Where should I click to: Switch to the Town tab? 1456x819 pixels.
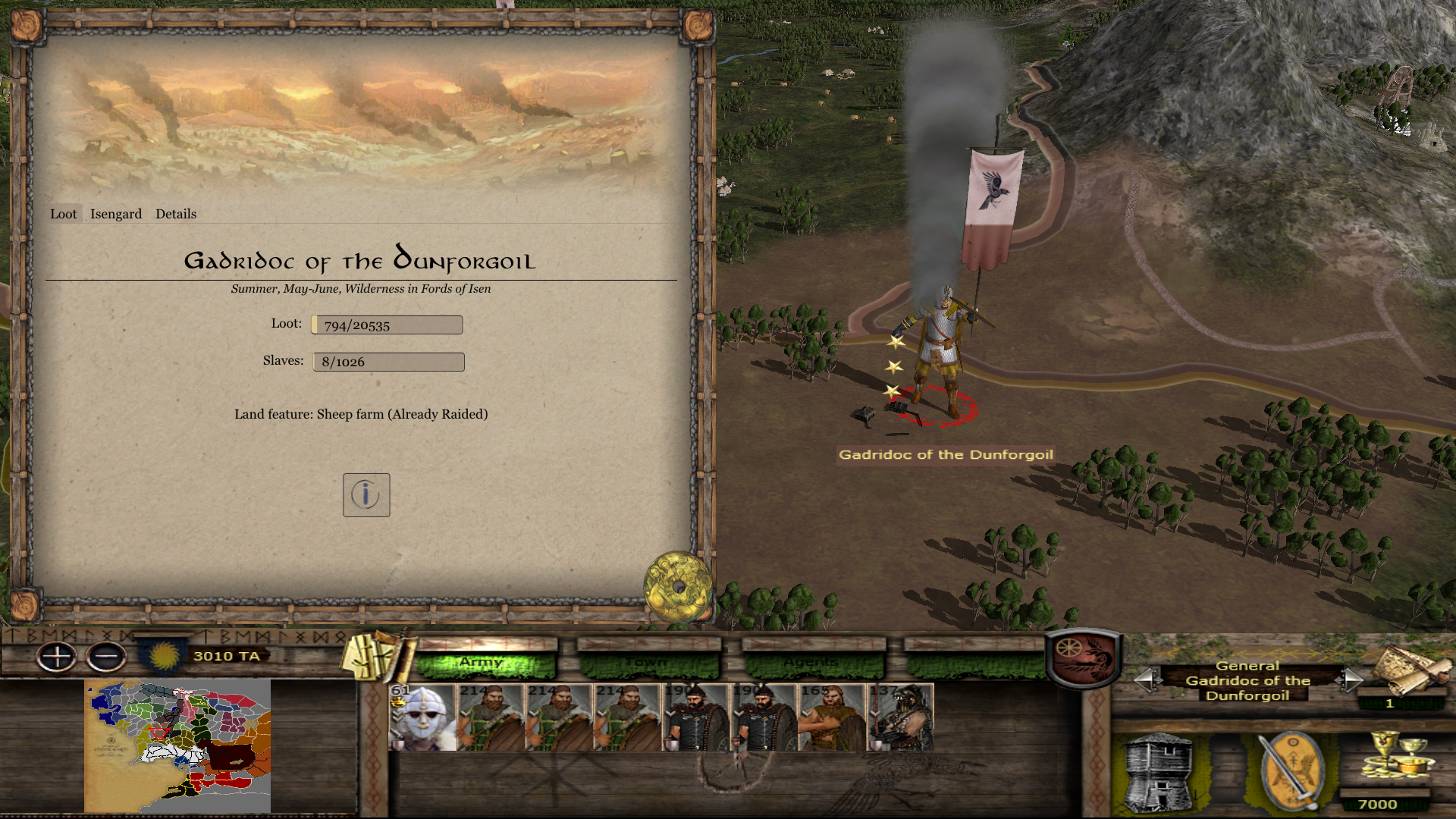pos(648,663)
